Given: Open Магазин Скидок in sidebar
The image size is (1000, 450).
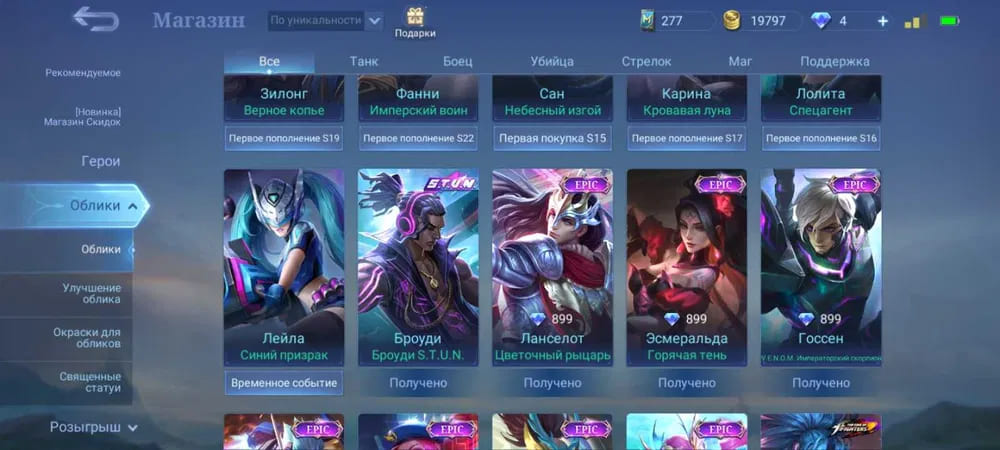Looking at the screenshot, I should point(83,116).
